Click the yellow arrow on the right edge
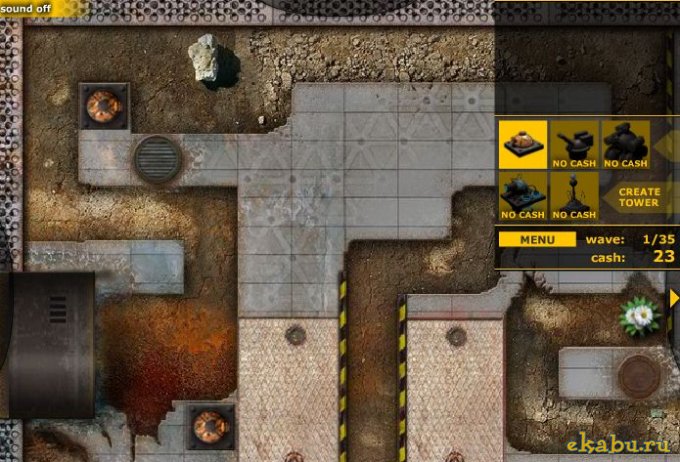Image resolution: width=680 pixels, height=462 pixels. tap(674, 298)
